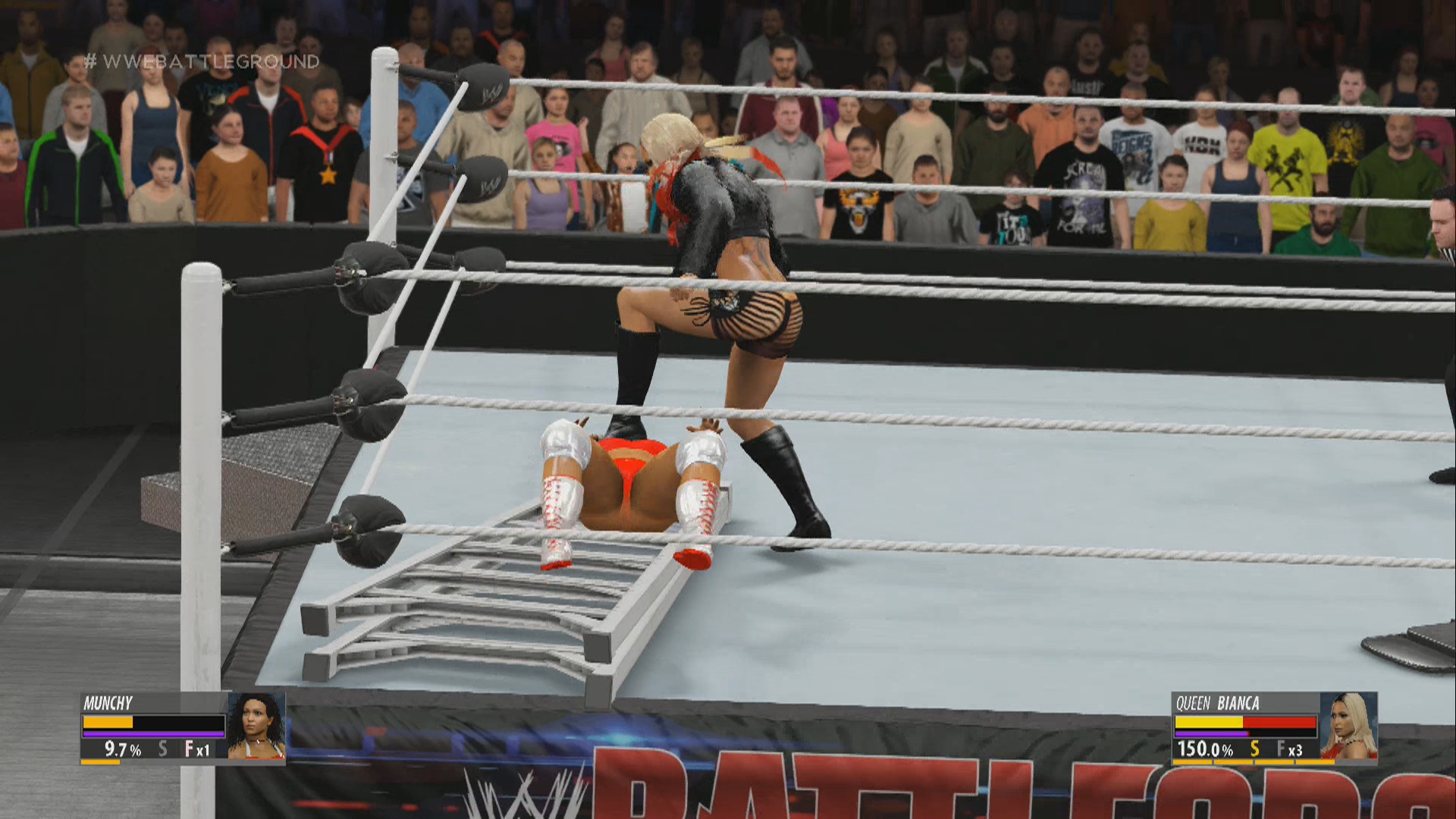Click Bianca's purple stamina slider bar
The height and width of the screenshot is (819, 1456).
1210,734
